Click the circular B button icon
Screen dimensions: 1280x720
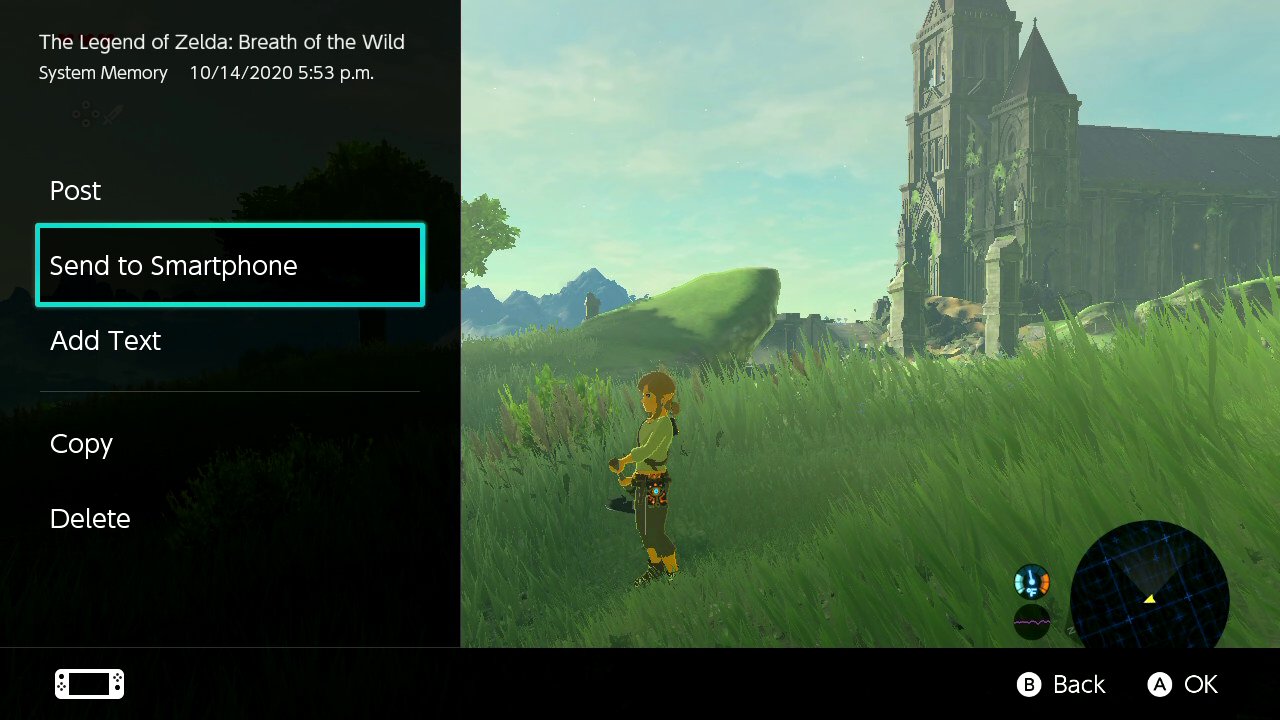point(1028,685)
